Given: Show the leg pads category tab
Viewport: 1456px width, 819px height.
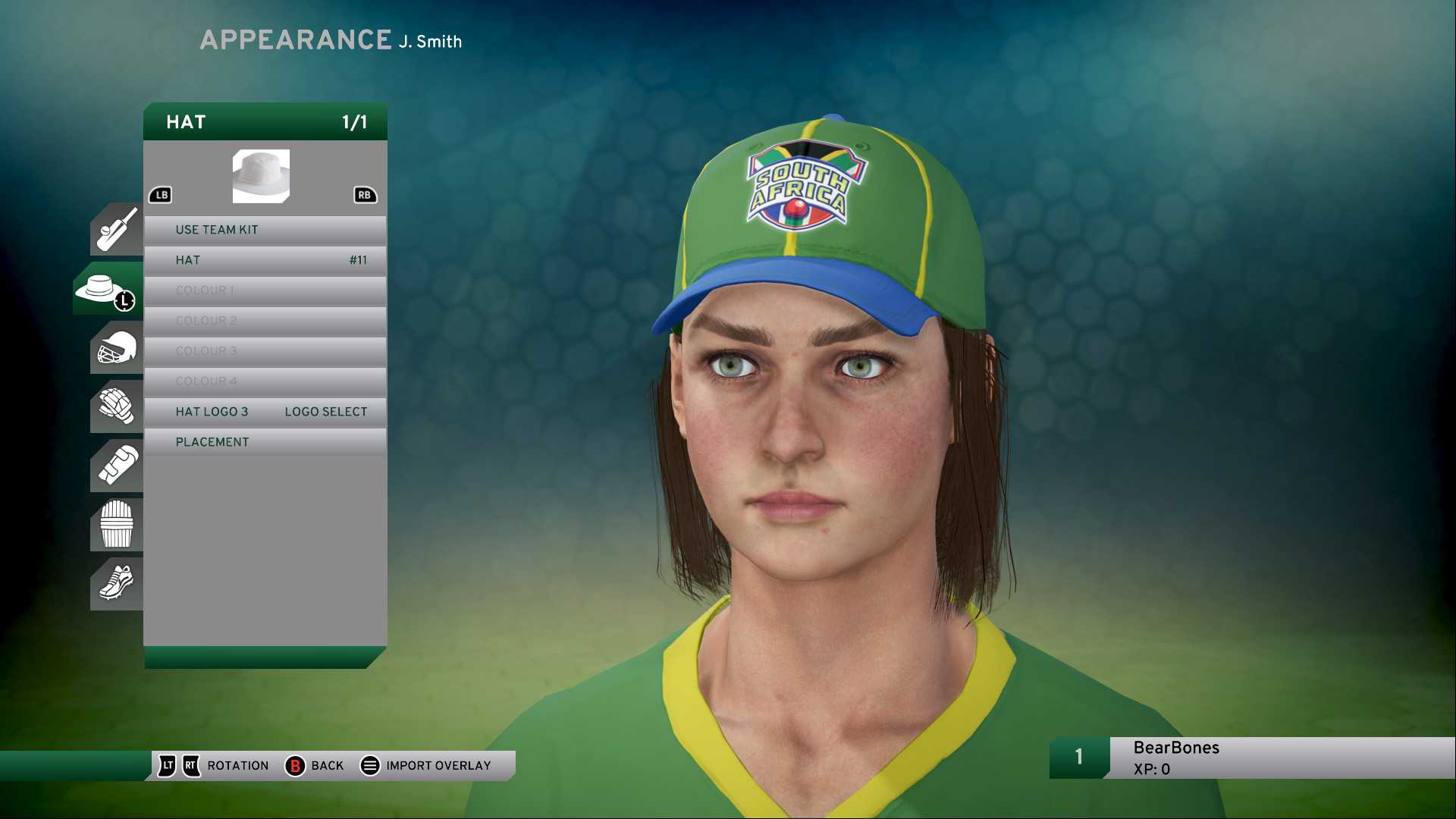Looking at the screenshot, I should click(117, 524).
